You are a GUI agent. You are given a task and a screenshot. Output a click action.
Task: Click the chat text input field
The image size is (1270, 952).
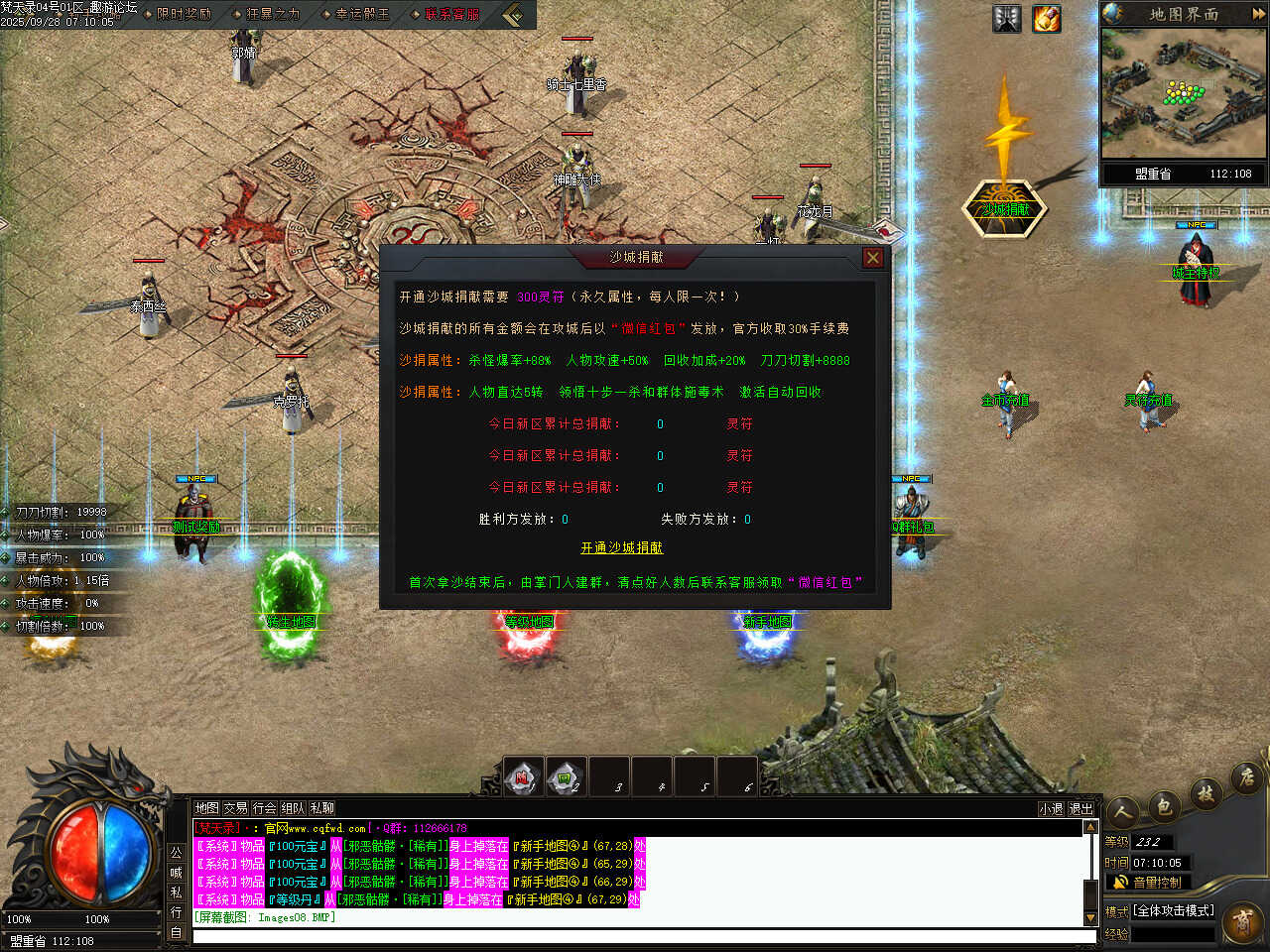tap(635, 936)
